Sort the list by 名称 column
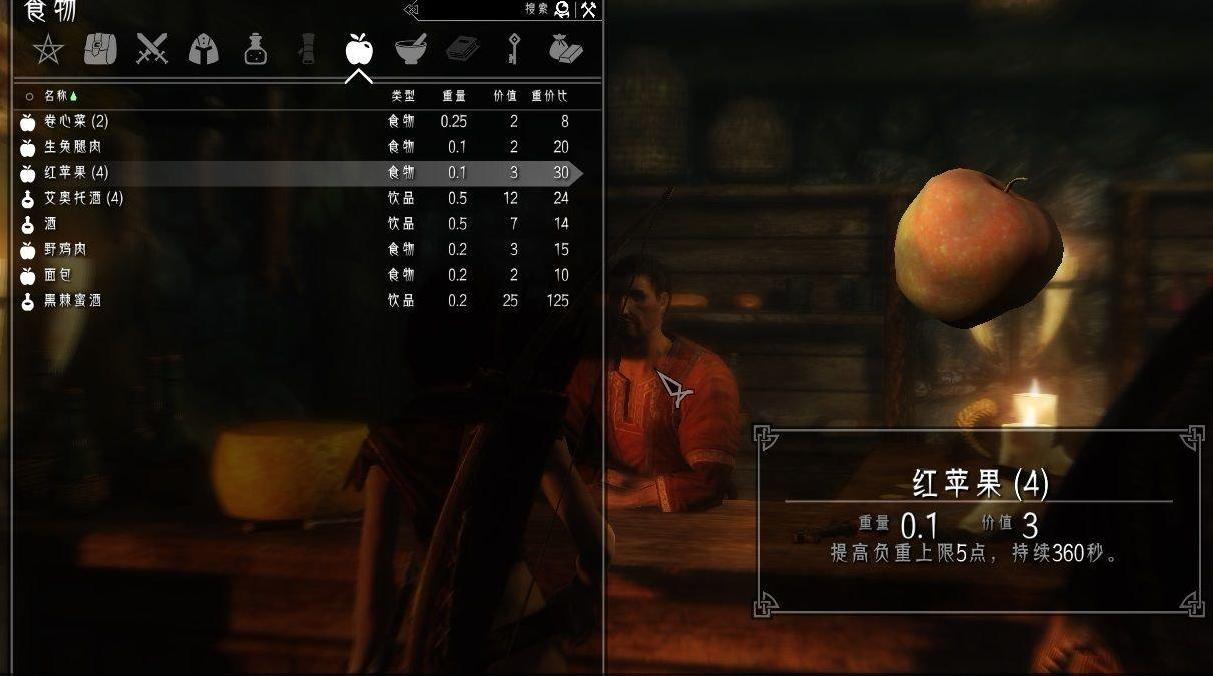This screenshot has width=1213, height=676. point(55,96)
